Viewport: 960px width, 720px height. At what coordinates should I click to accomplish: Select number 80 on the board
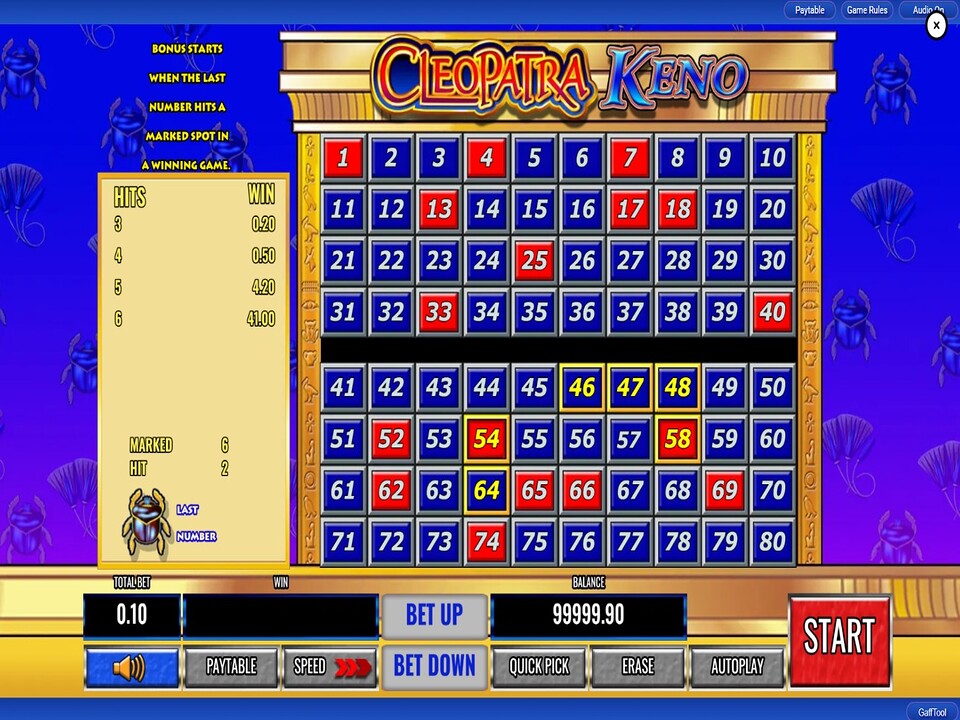773,543
